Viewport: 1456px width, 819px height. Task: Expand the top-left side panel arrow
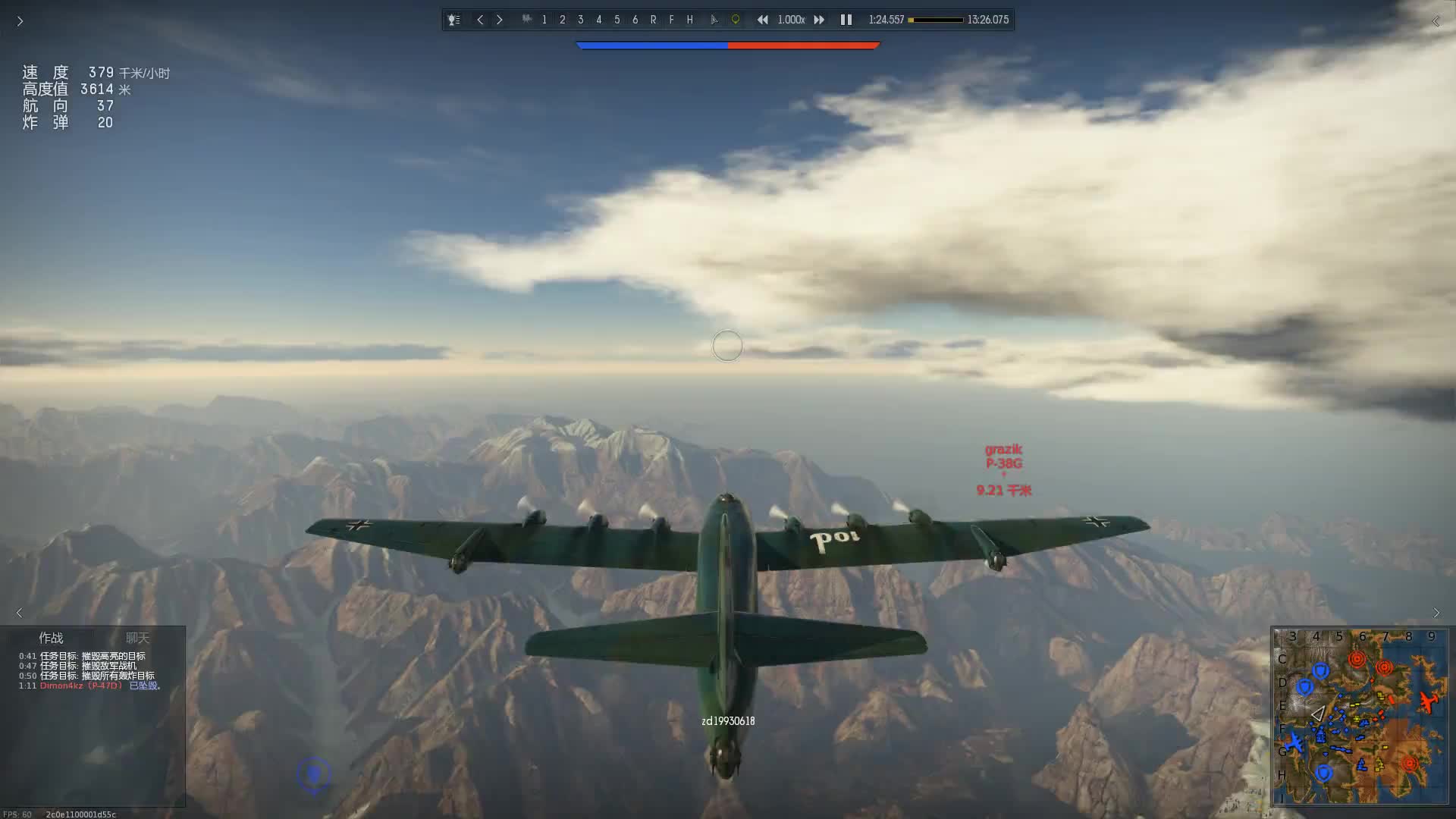[20, 21]
